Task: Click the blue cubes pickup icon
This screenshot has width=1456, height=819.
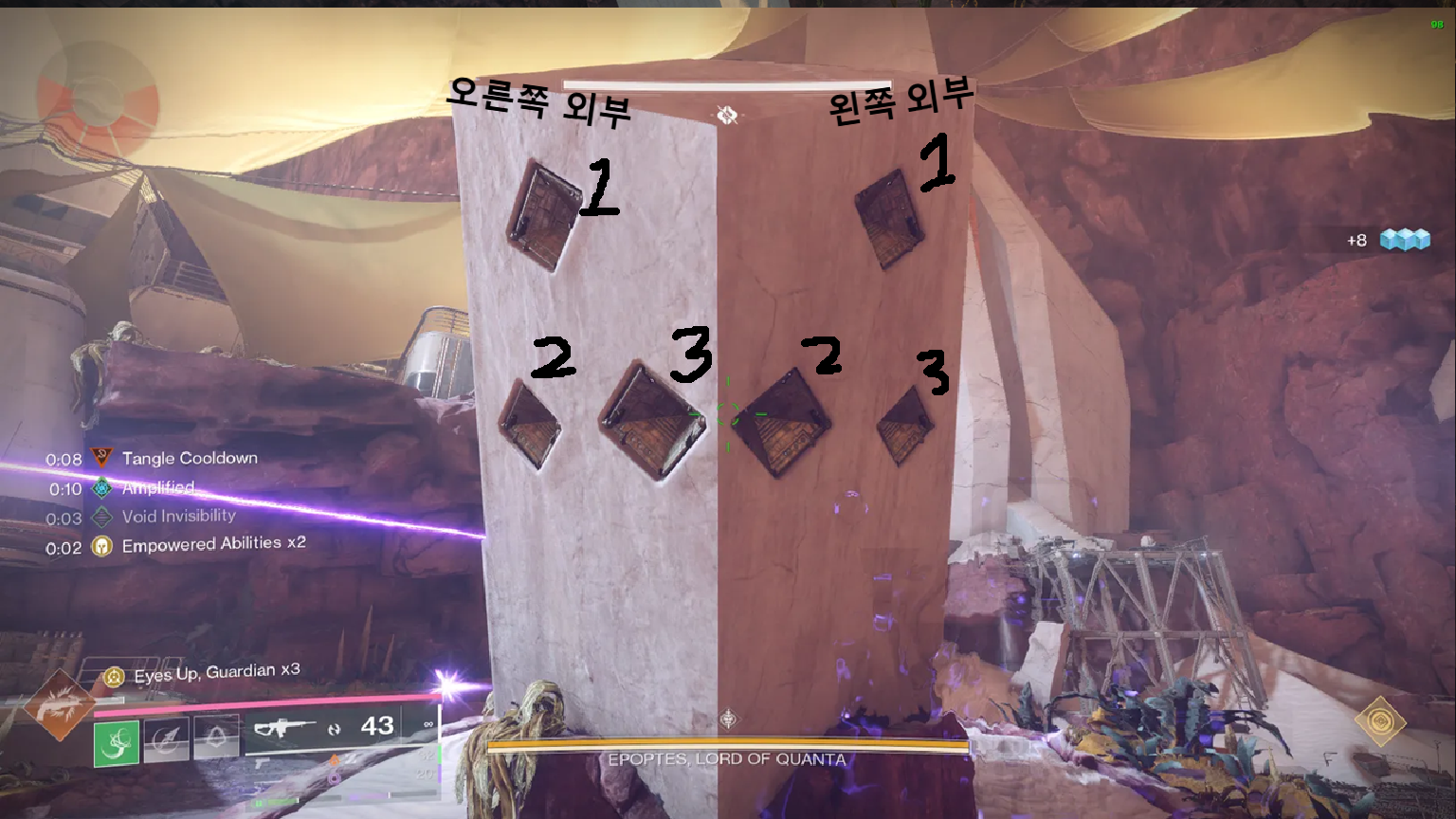Action: pyautogui.click(x=1404, y=240)
